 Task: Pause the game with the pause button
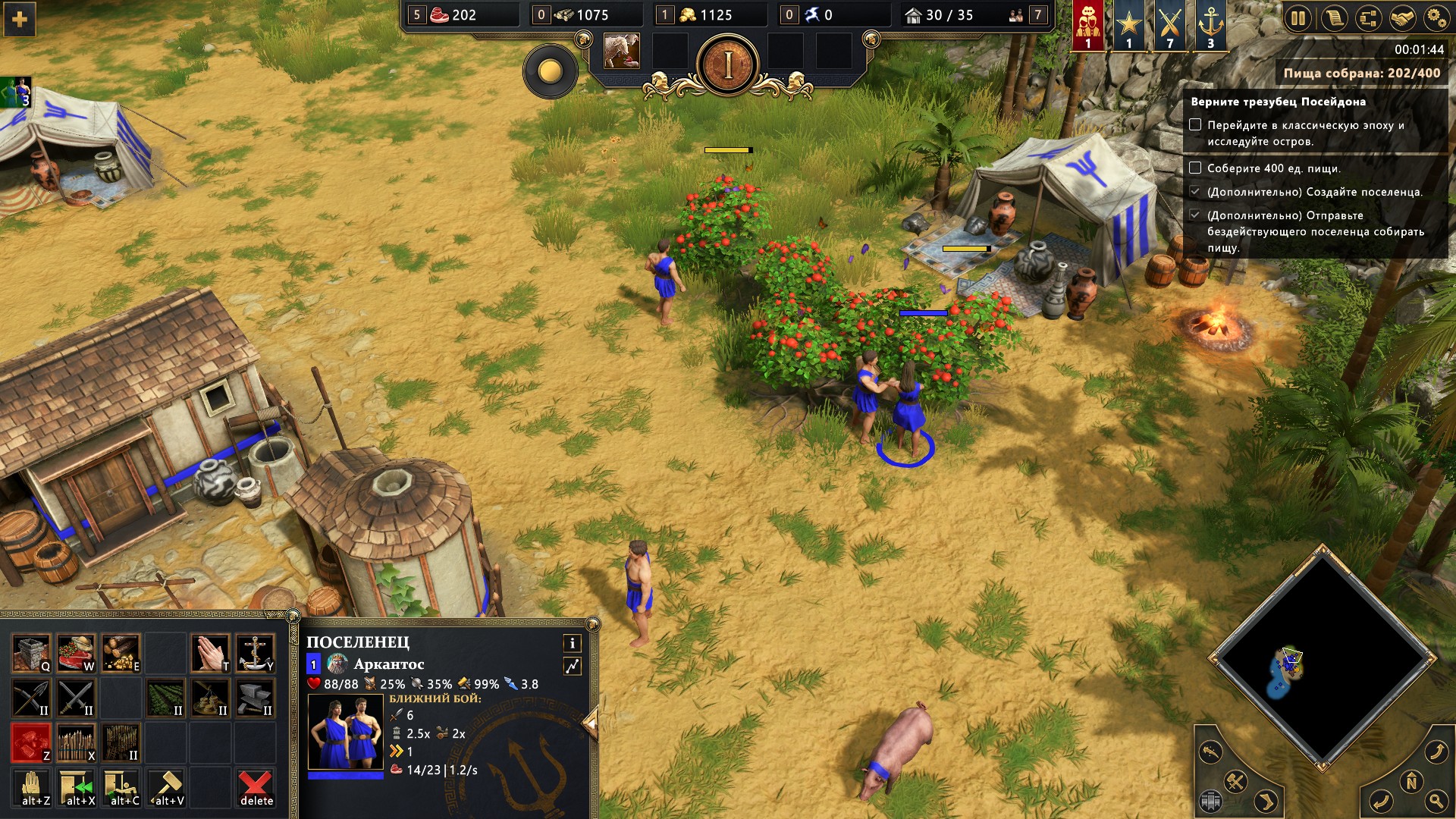point(1299,18)
